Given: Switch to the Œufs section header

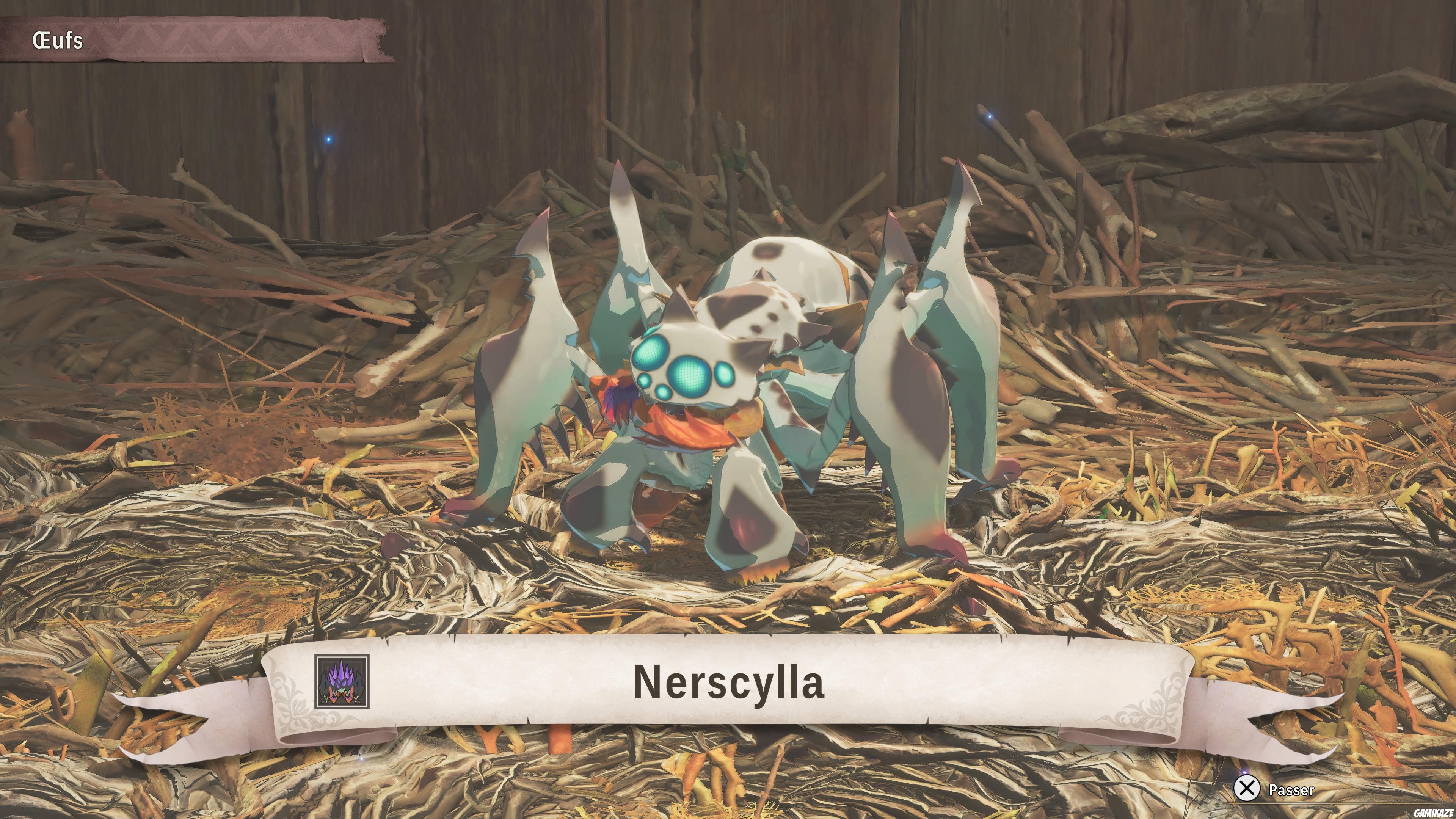Looking at the screenshot, I should [x=56, y=39].
